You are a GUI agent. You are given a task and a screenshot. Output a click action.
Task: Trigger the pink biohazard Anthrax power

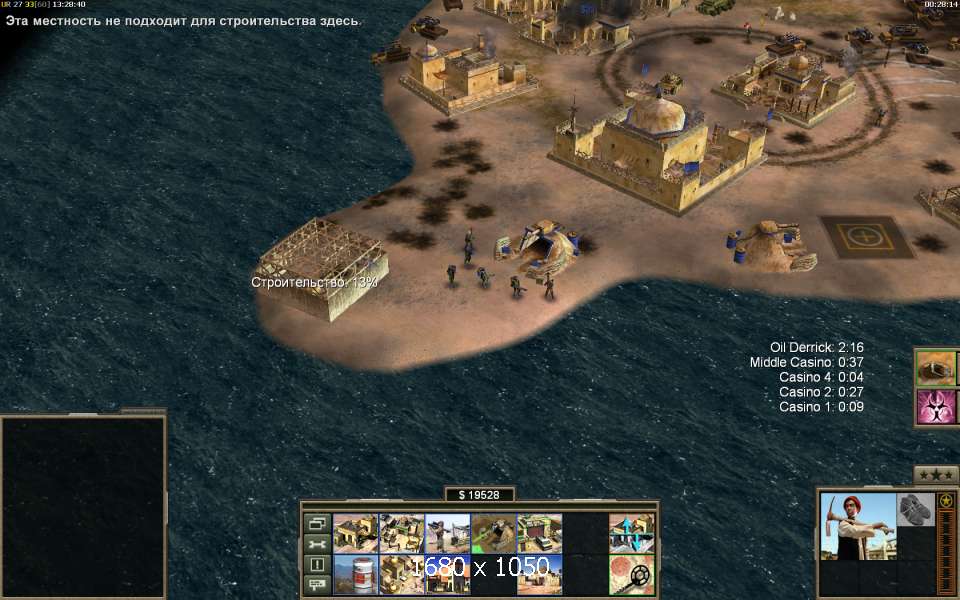pyautogui.click(x=936, y=407)
